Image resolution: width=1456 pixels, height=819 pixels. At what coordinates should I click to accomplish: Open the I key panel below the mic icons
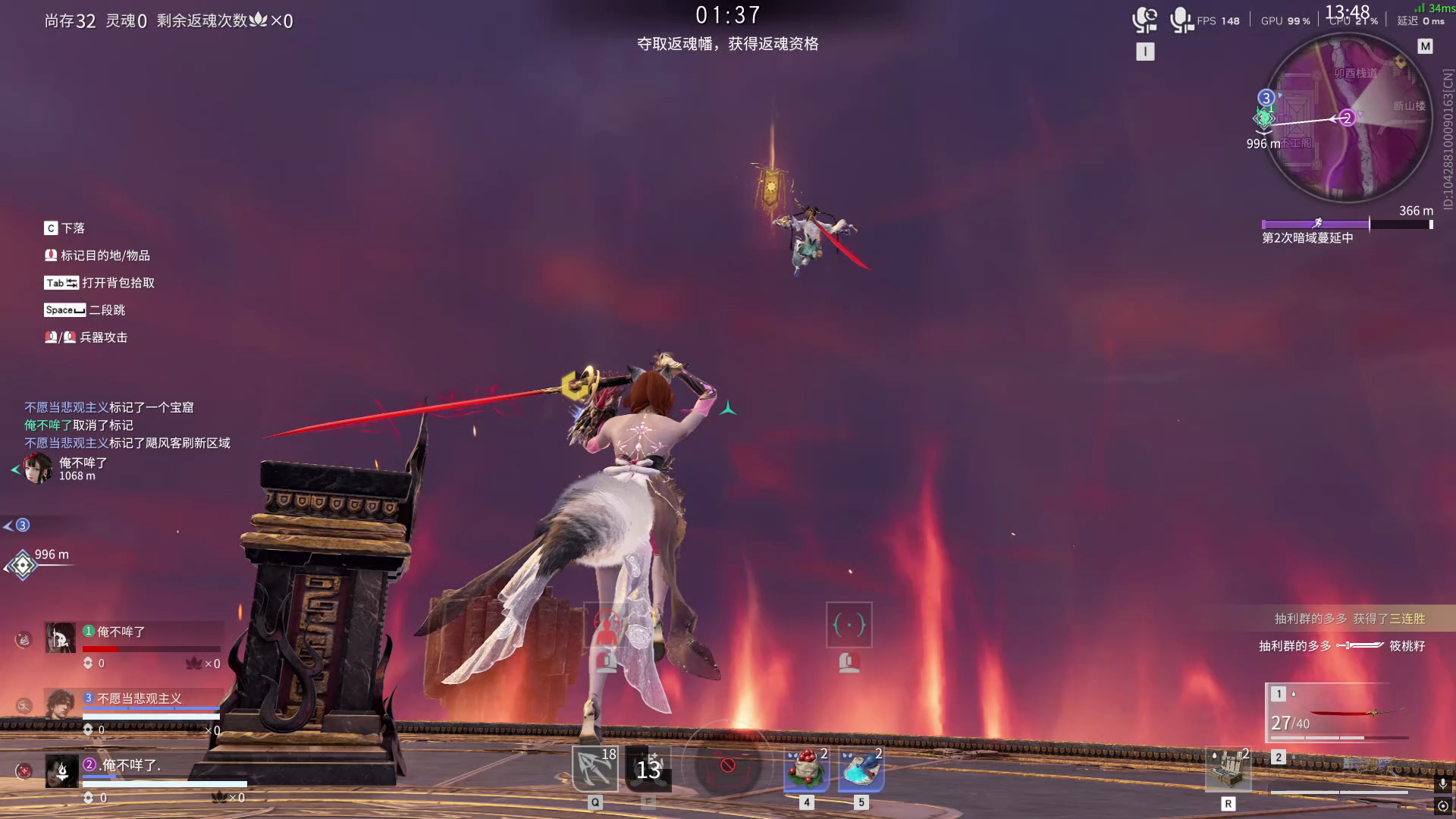click(1145, 52)
